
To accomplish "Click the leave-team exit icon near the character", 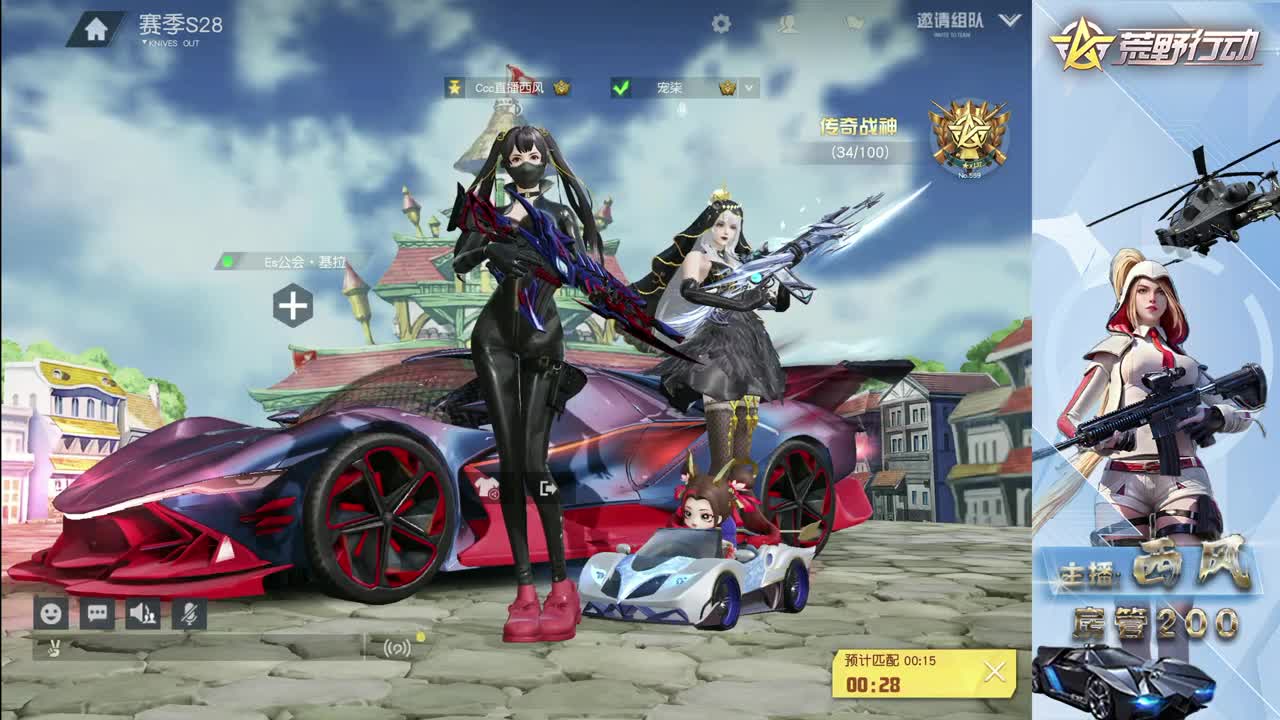I will click(x=548, y=487).
